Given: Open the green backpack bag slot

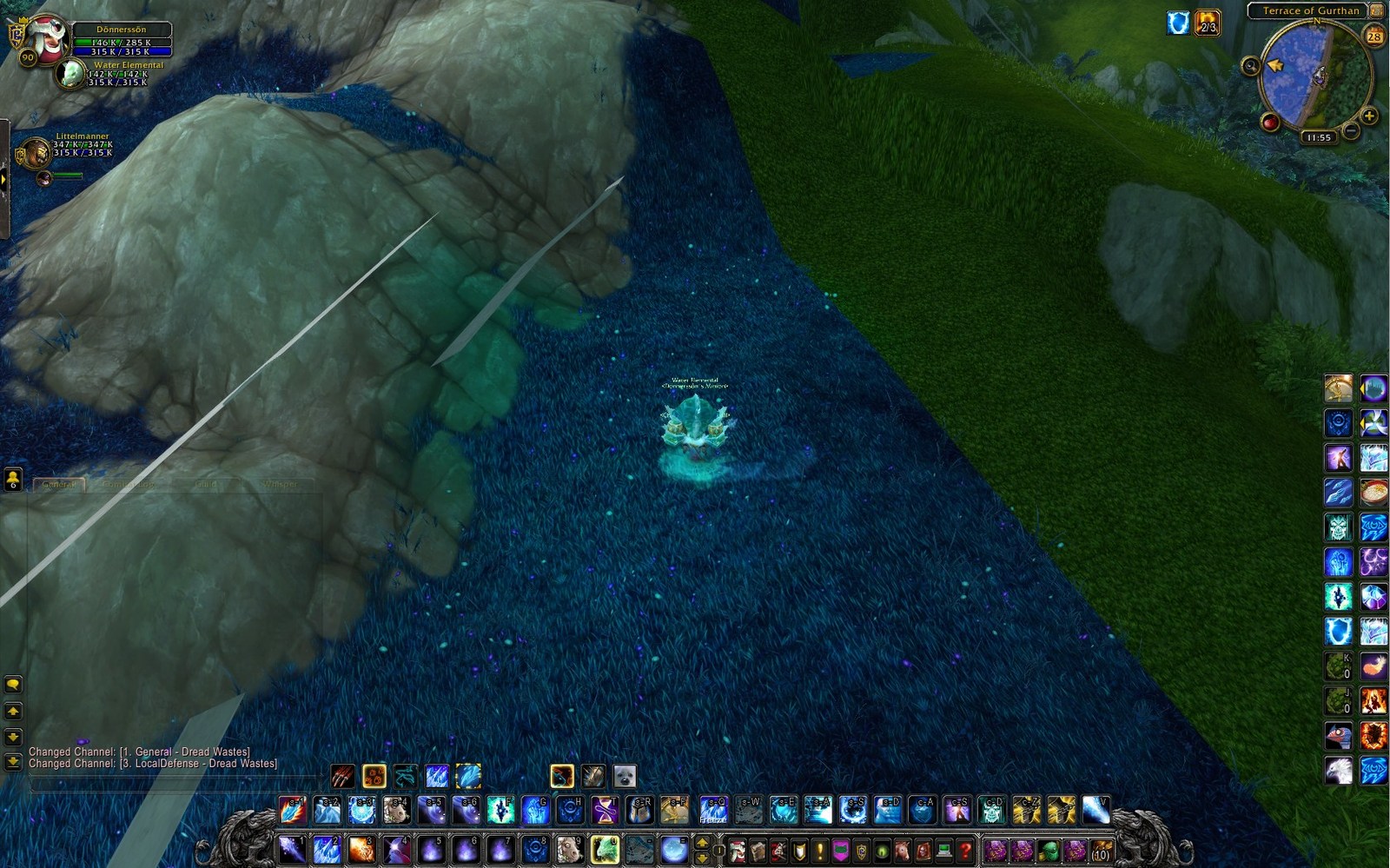Looking at the screenshot, I should tap(1049, 850).
